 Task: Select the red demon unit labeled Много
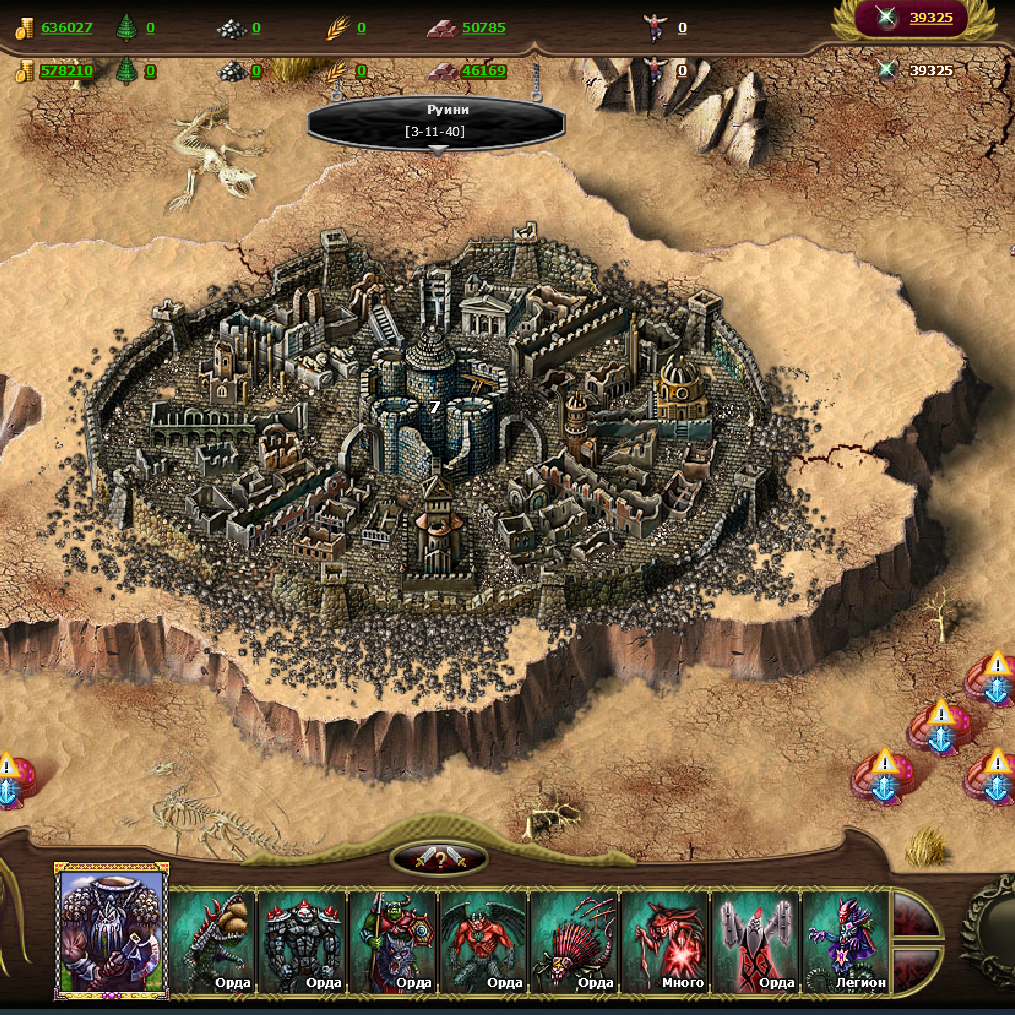tap(665, 942)
